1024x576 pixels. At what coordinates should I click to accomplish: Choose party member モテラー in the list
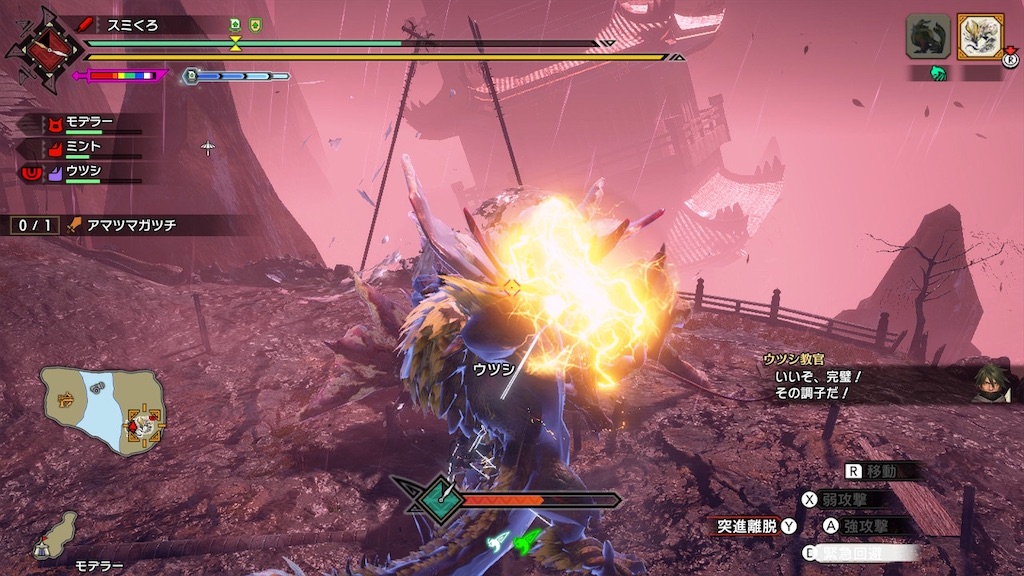(x=88, y=124)
